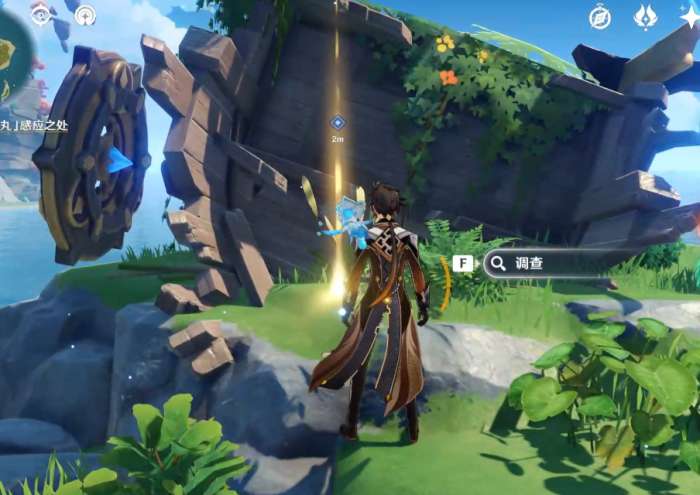The height and width of the screenshot is (495, 700).
Task: Click the blue diamond quest marker
Action: point(338,122)
